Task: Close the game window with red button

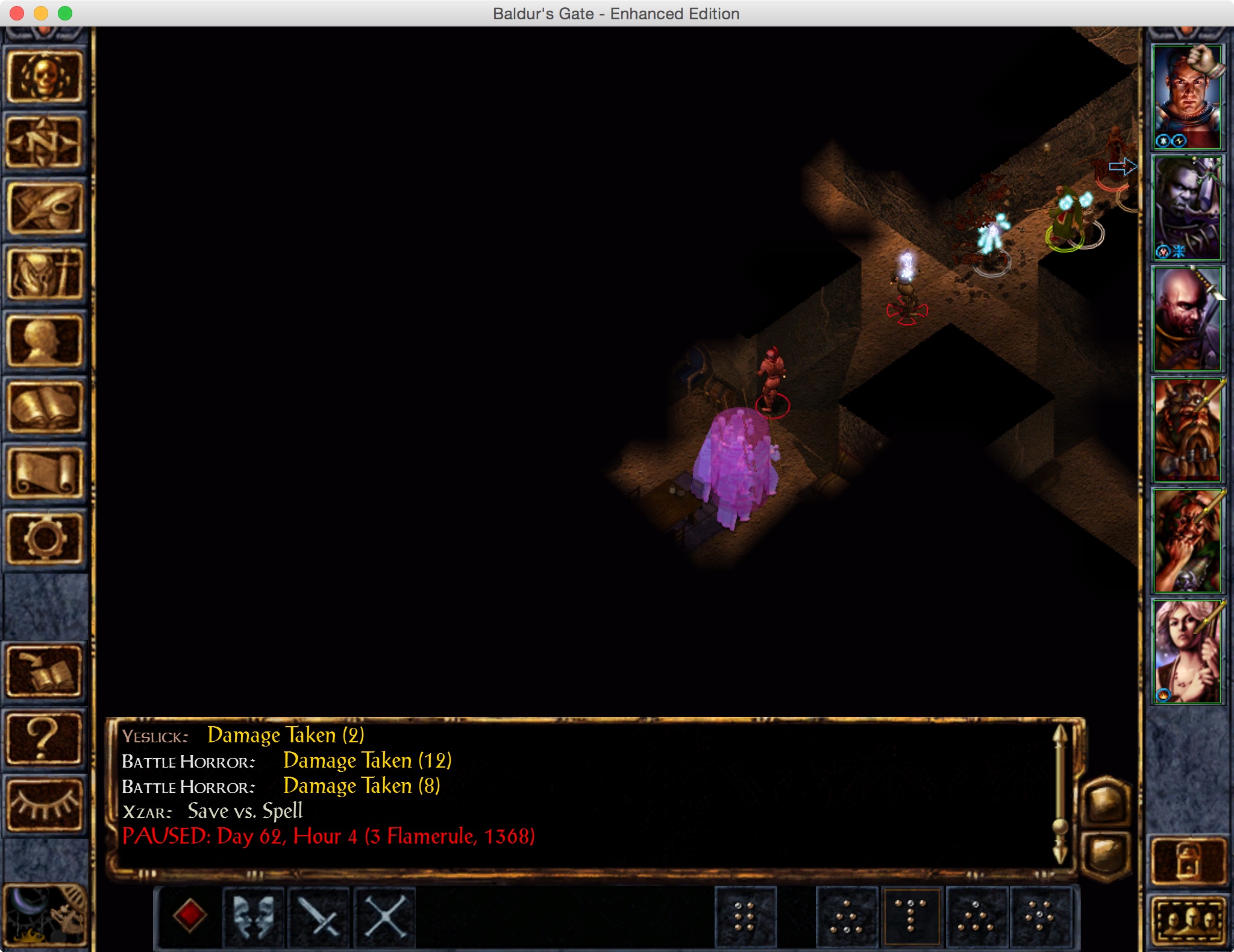Action: click(17, 13)
